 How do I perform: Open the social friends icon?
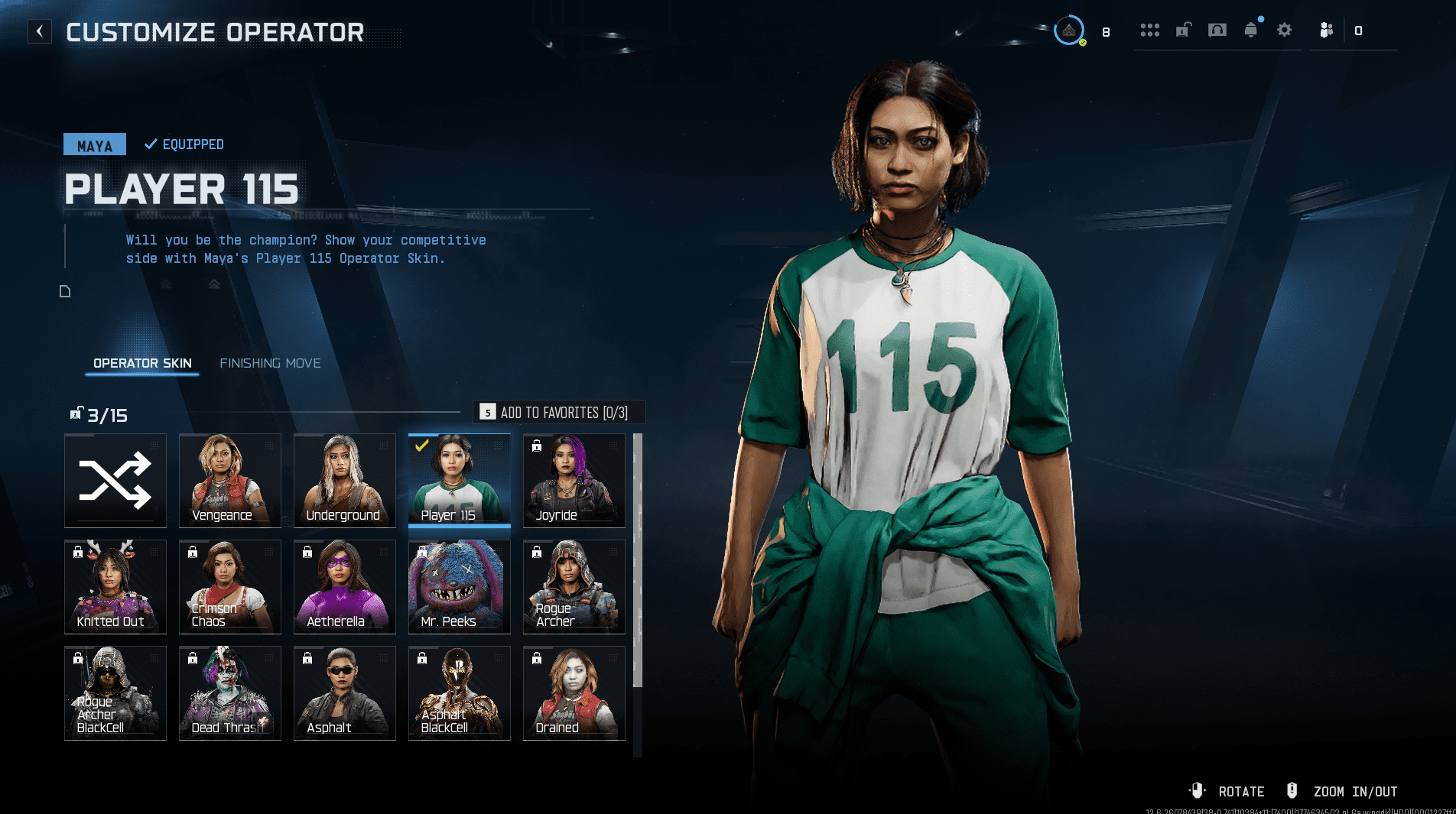pos(1327,31)
